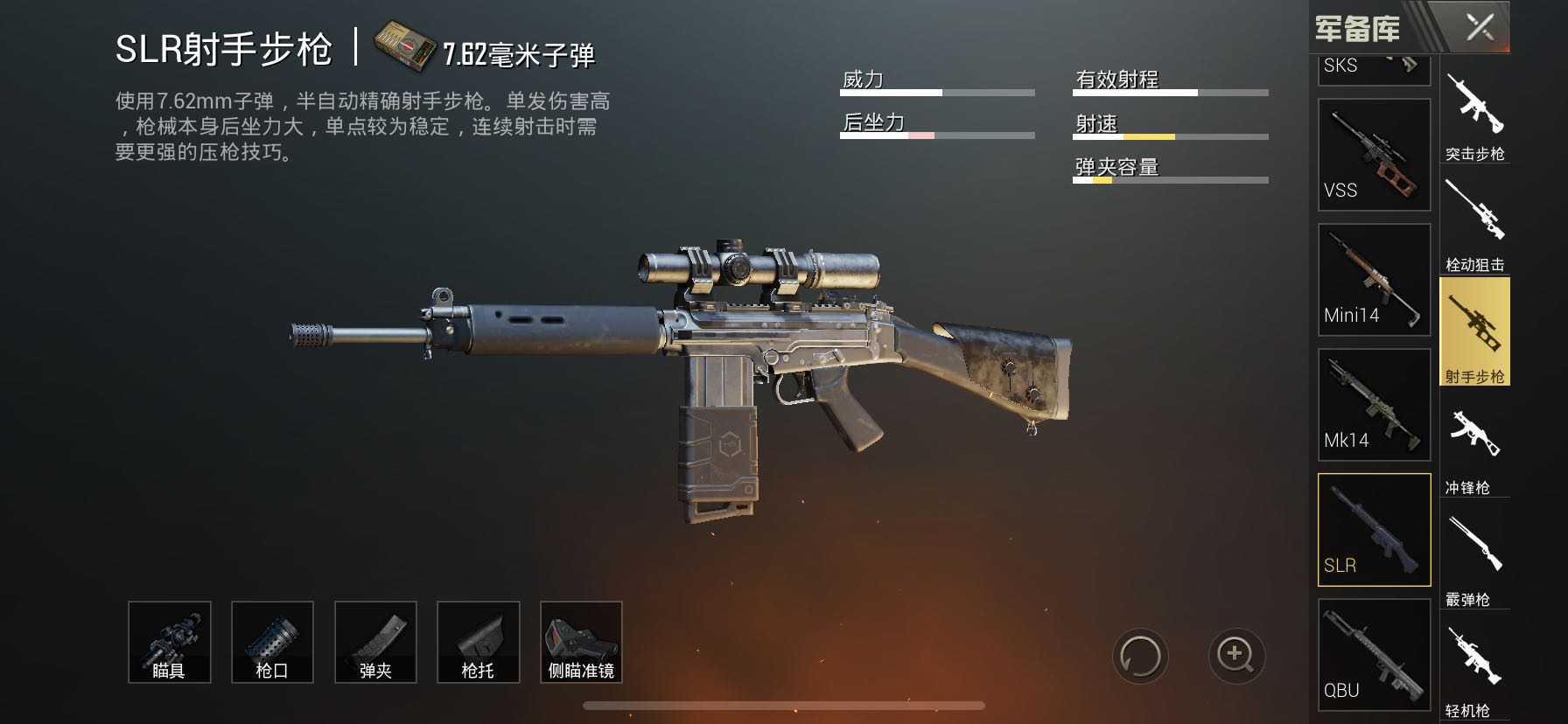
Task: Choose the 弹夹 magazine attachment slot
Action: point(375,642)
